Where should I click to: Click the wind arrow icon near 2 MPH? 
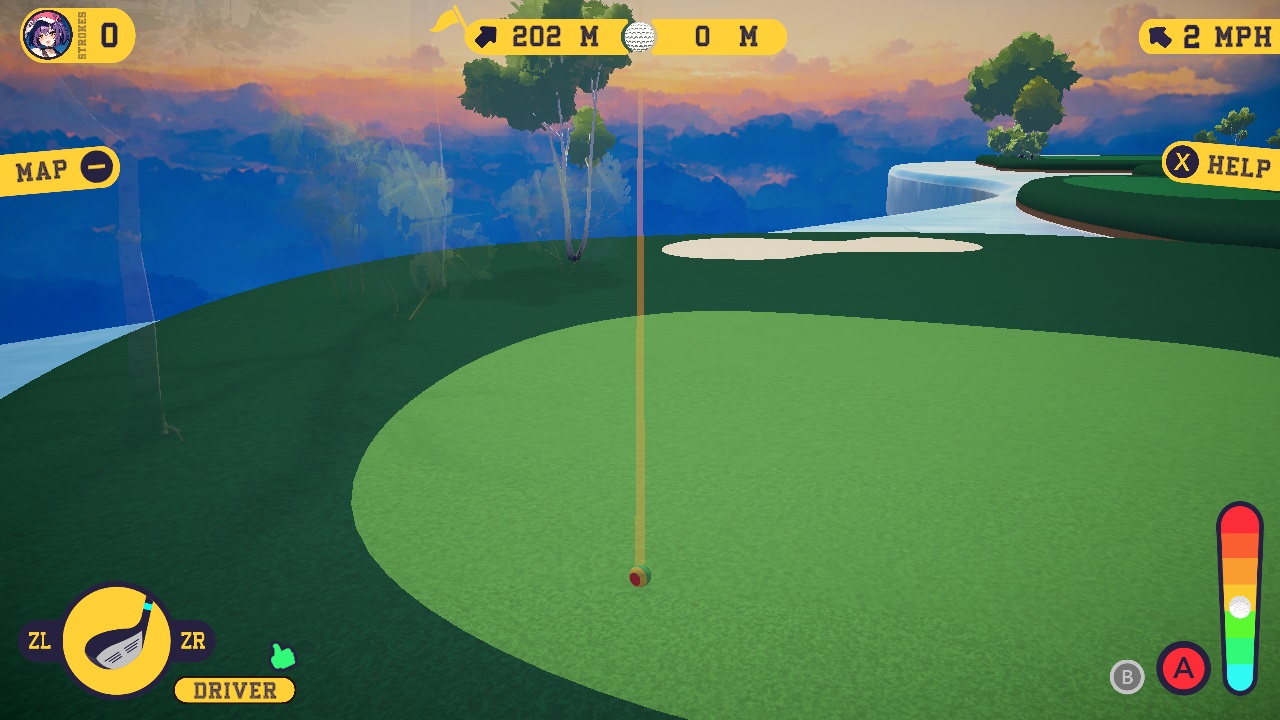click(x=1160, y=35)
